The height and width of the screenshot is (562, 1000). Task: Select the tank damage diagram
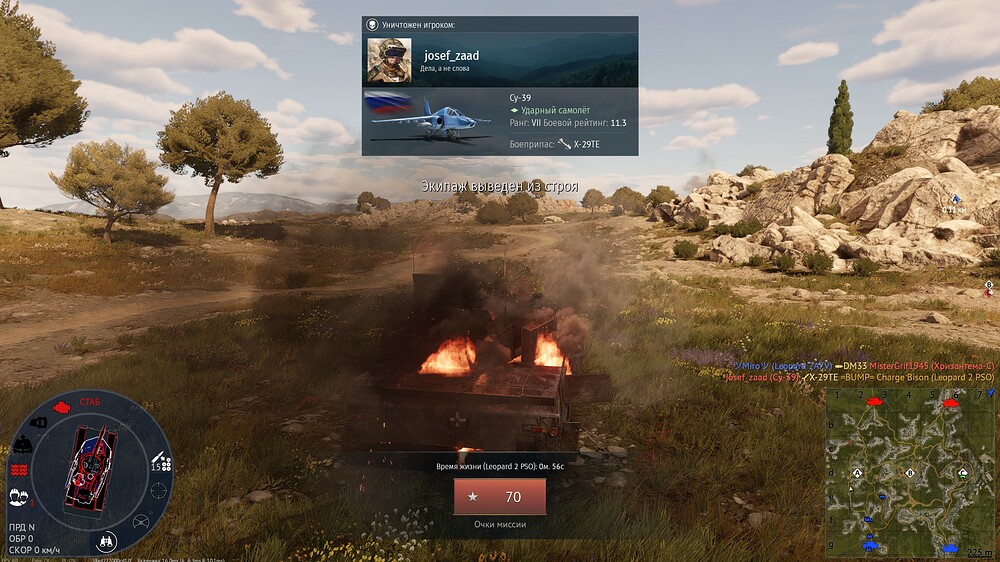(86, 468)
